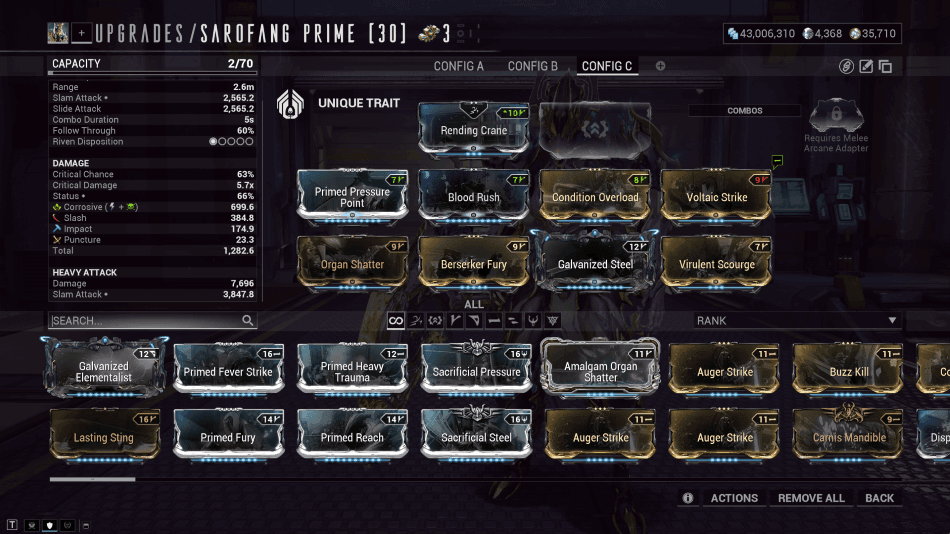Select the equipped Primed Pressure Point mod
This screenshot has height=534, width=950.
coord(352,196)
